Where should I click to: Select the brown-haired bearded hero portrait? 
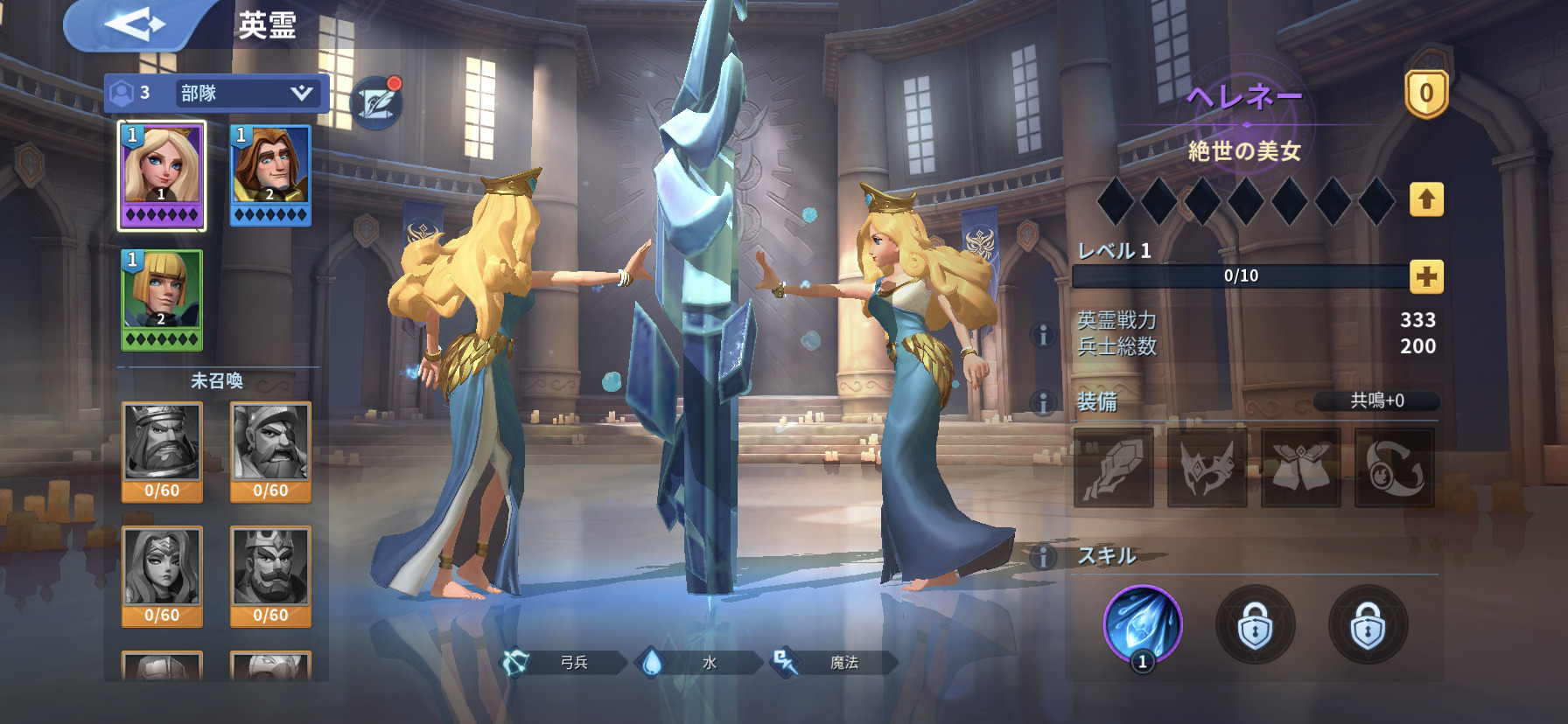click(x=270, y=175)
